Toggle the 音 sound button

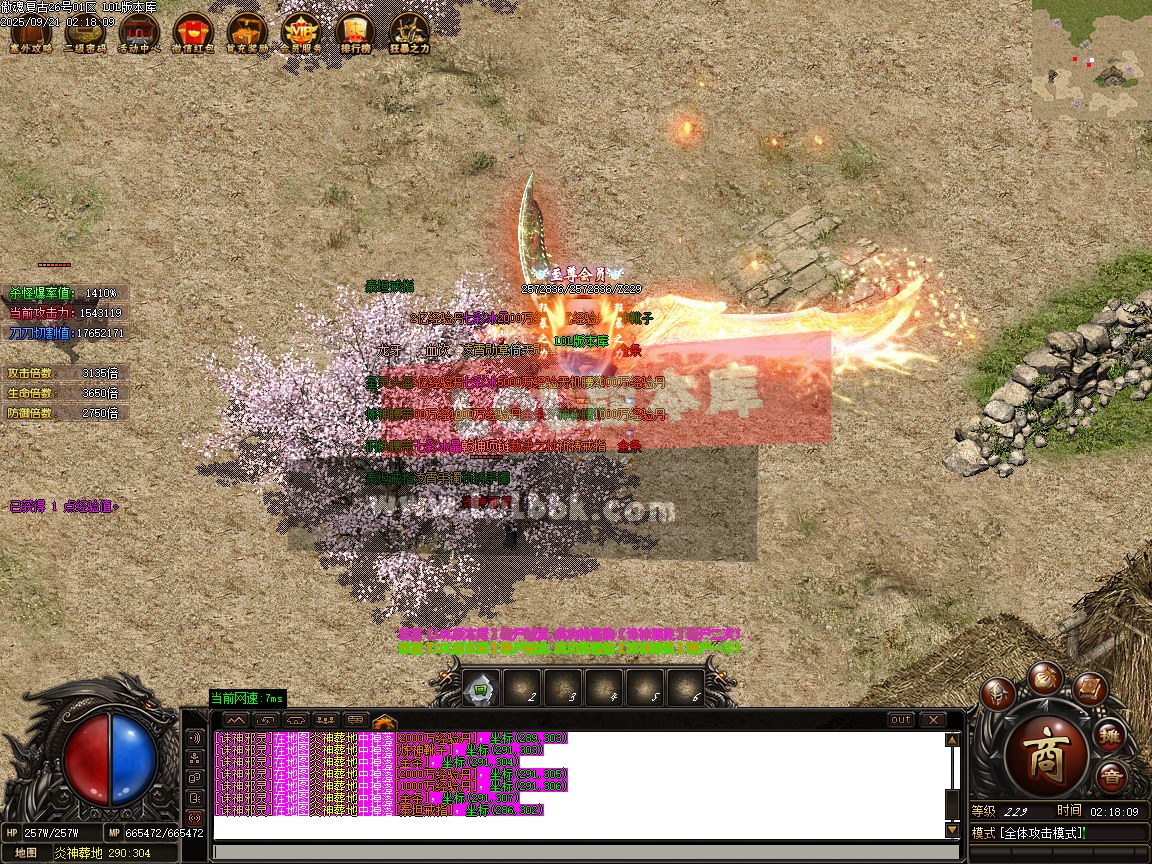pos(1111,777)
